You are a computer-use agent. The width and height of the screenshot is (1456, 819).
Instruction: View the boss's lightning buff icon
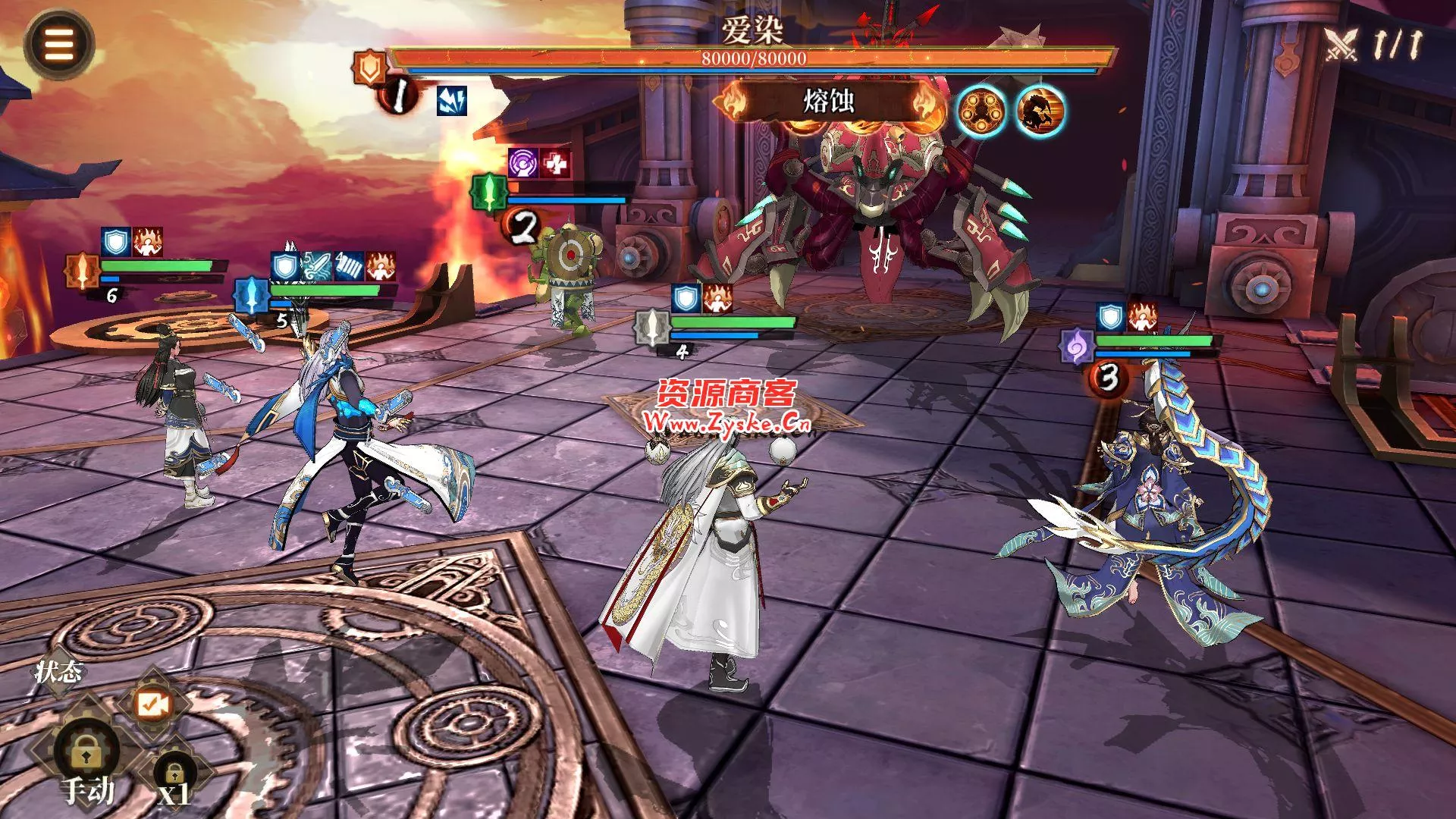(x=452, y=100)
